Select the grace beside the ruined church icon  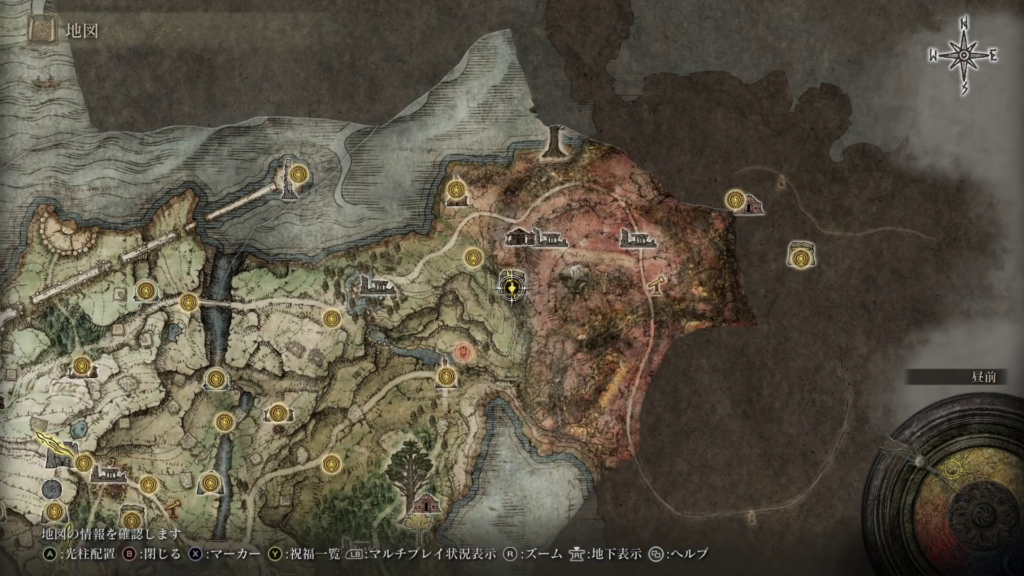[739, 200]
